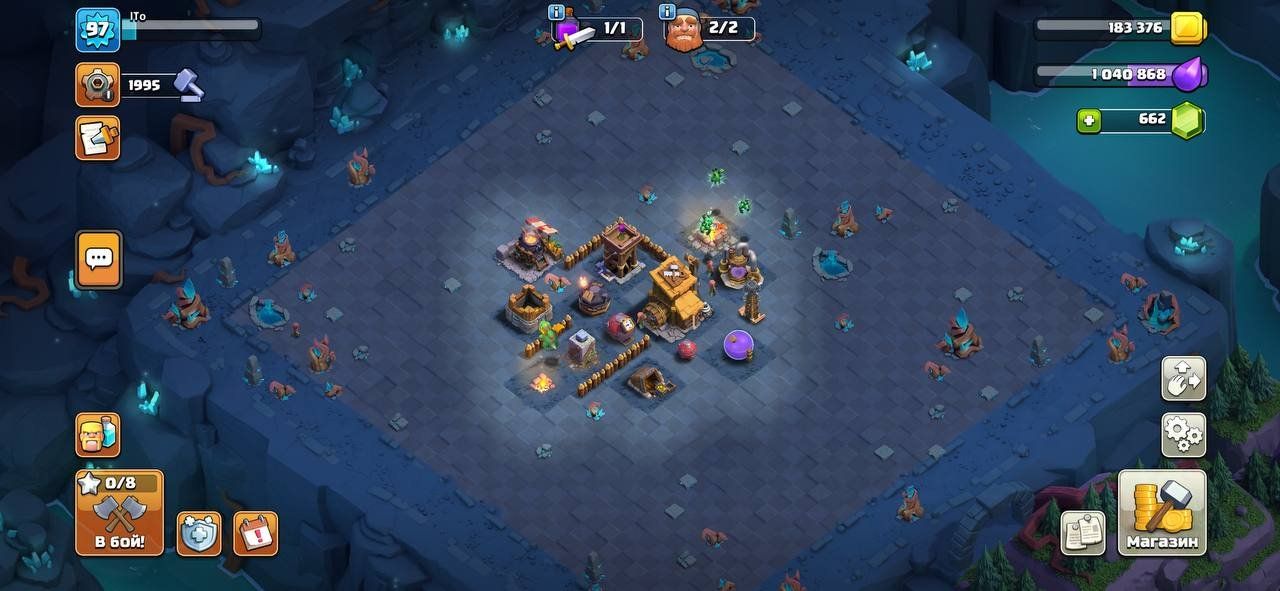Open the army barbarian and elixir icon
The width and height of the screenshot is (1280, 591).
97,435
